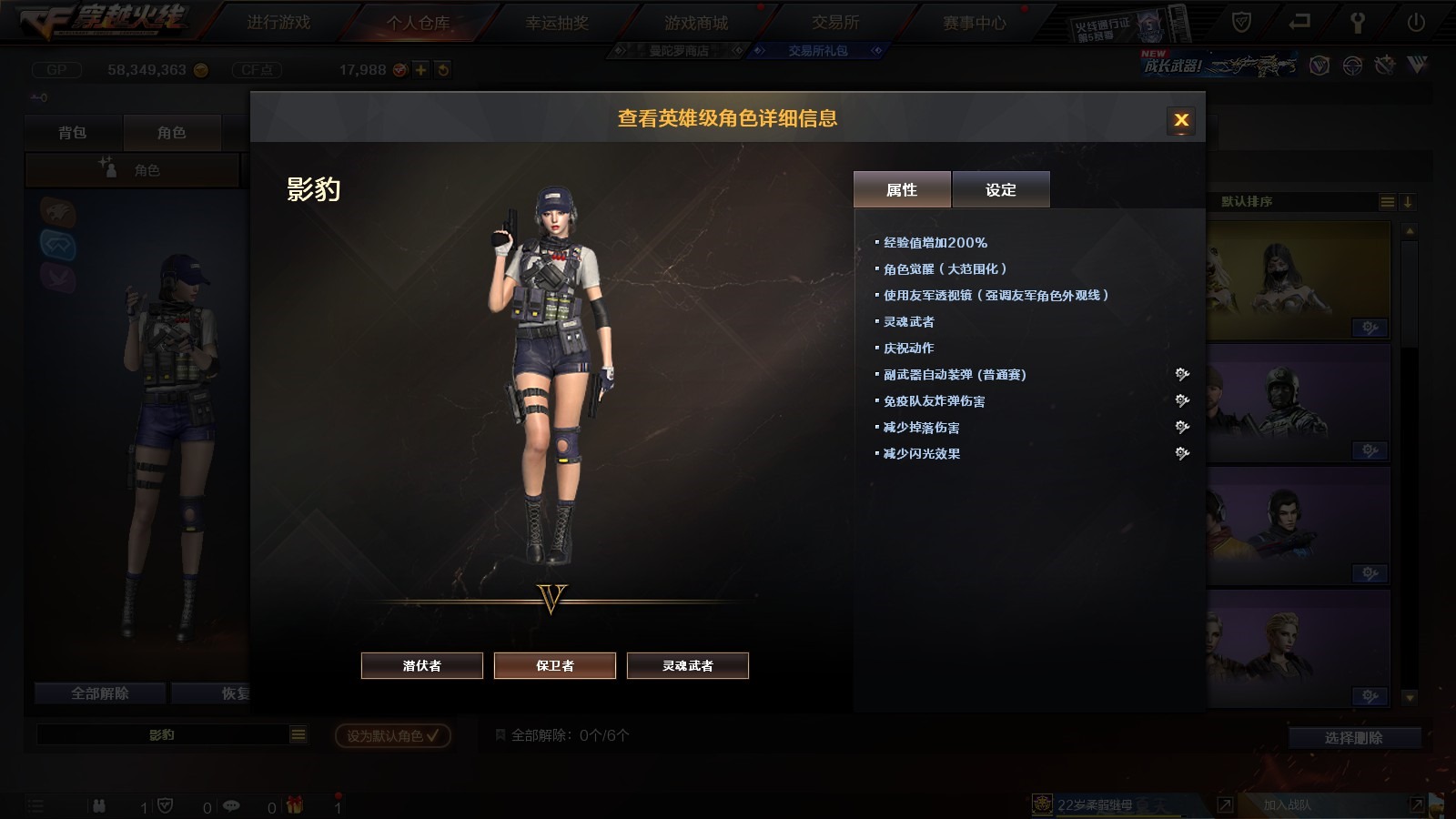The height and width of the screenshot is (819, 1456).
Task: Switch to the 设定 tab
Action: [1001, 189]
